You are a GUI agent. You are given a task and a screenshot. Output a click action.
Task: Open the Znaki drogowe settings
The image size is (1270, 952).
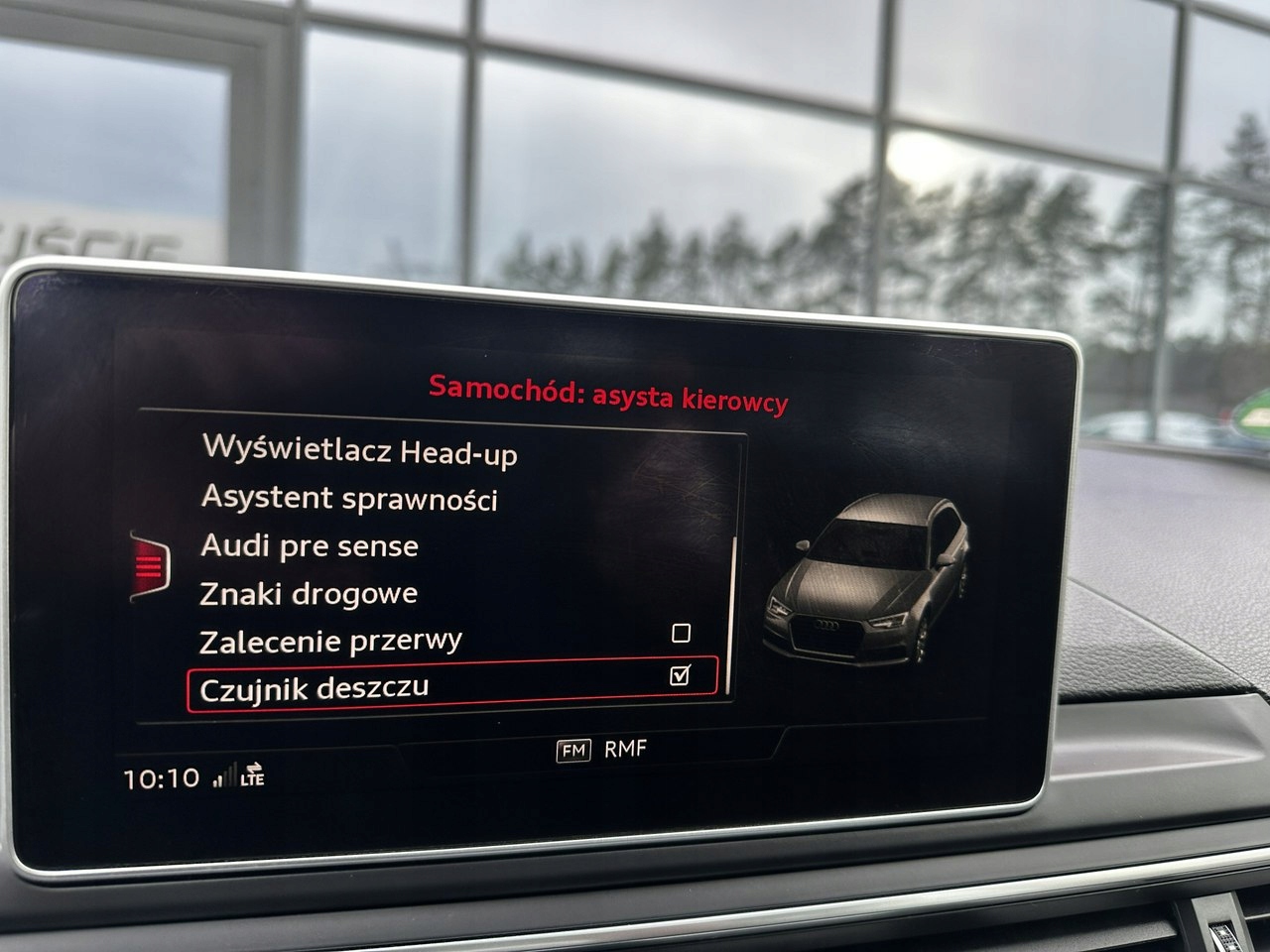(308, 593)
